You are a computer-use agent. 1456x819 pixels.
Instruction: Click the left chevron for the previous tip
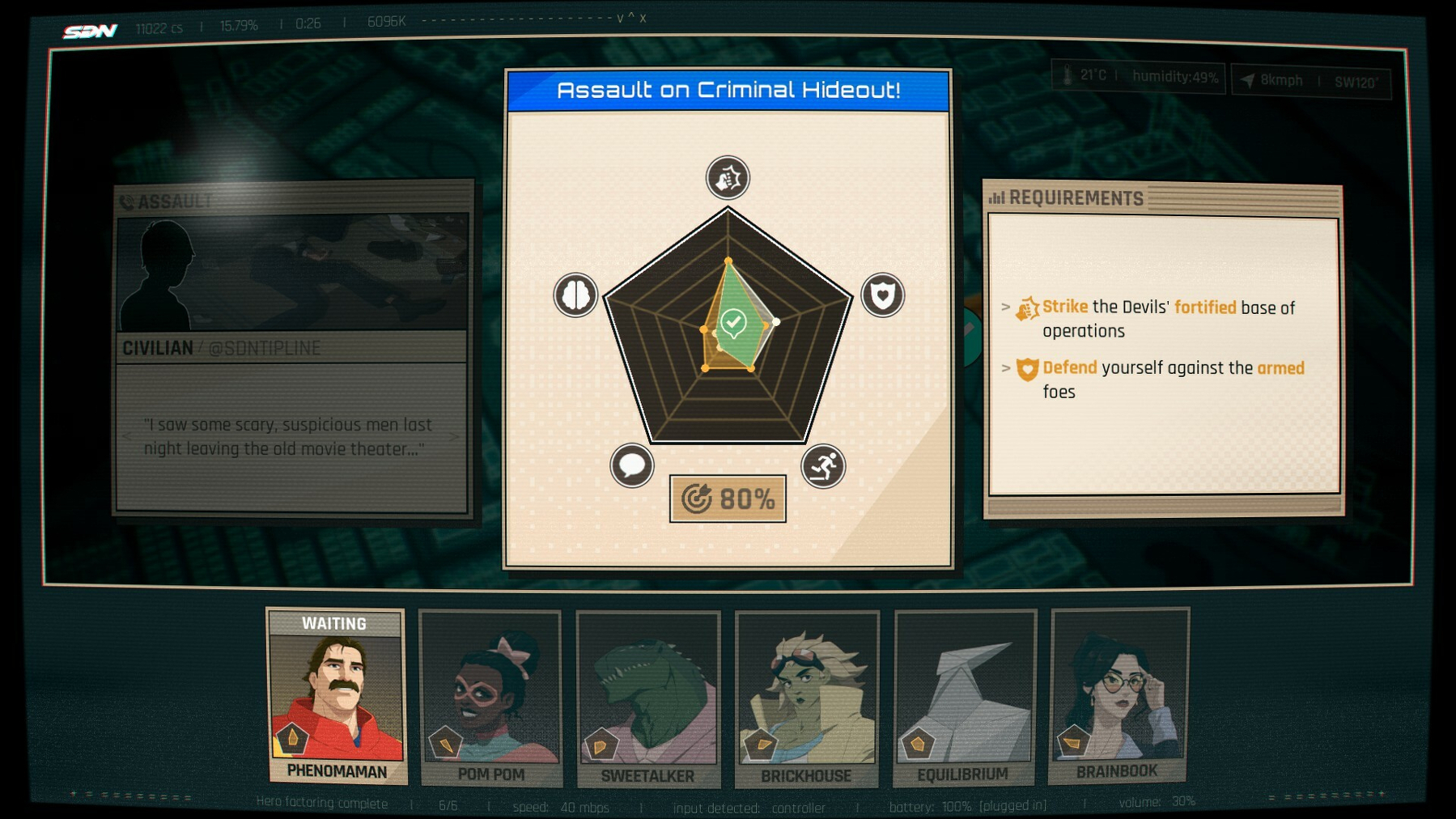pyautogui.click(x=126, y=435)
